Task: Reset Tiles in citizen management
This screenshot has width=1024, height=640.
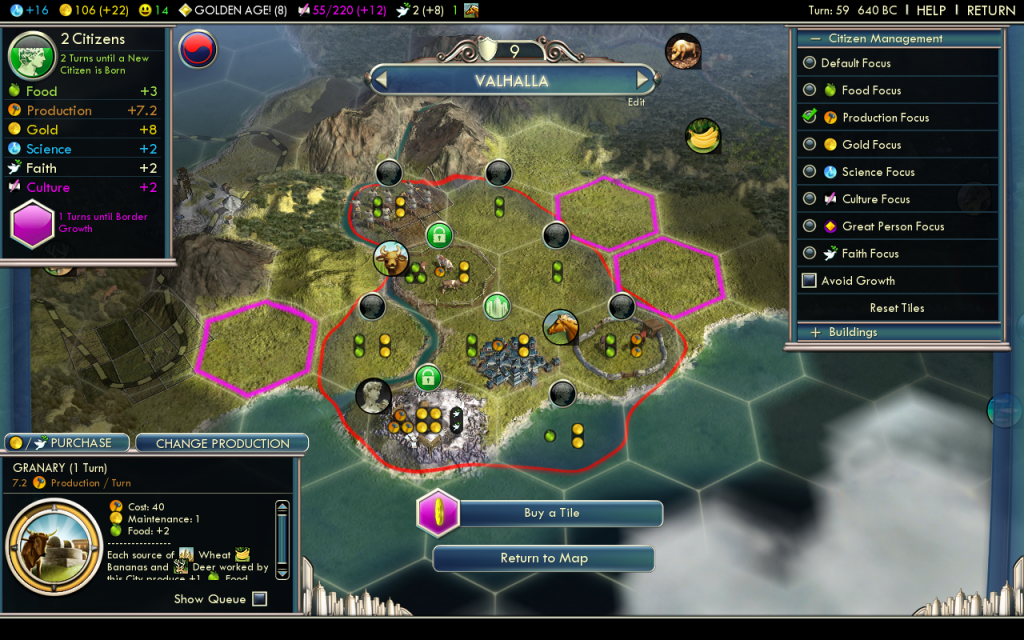Action: pos(896,308)
